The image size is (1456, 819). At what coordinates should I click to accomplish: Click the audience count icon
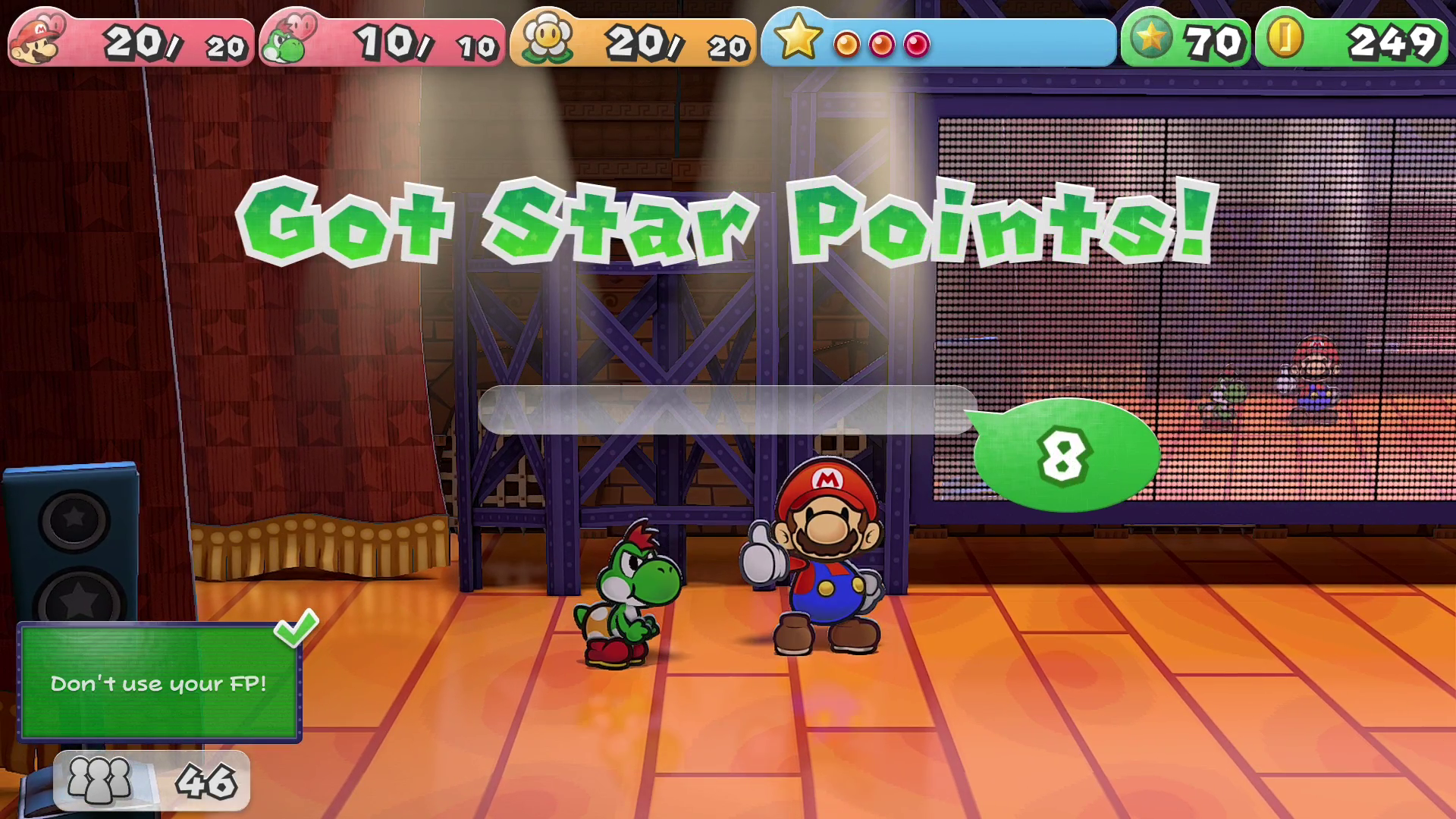[99, 780]
